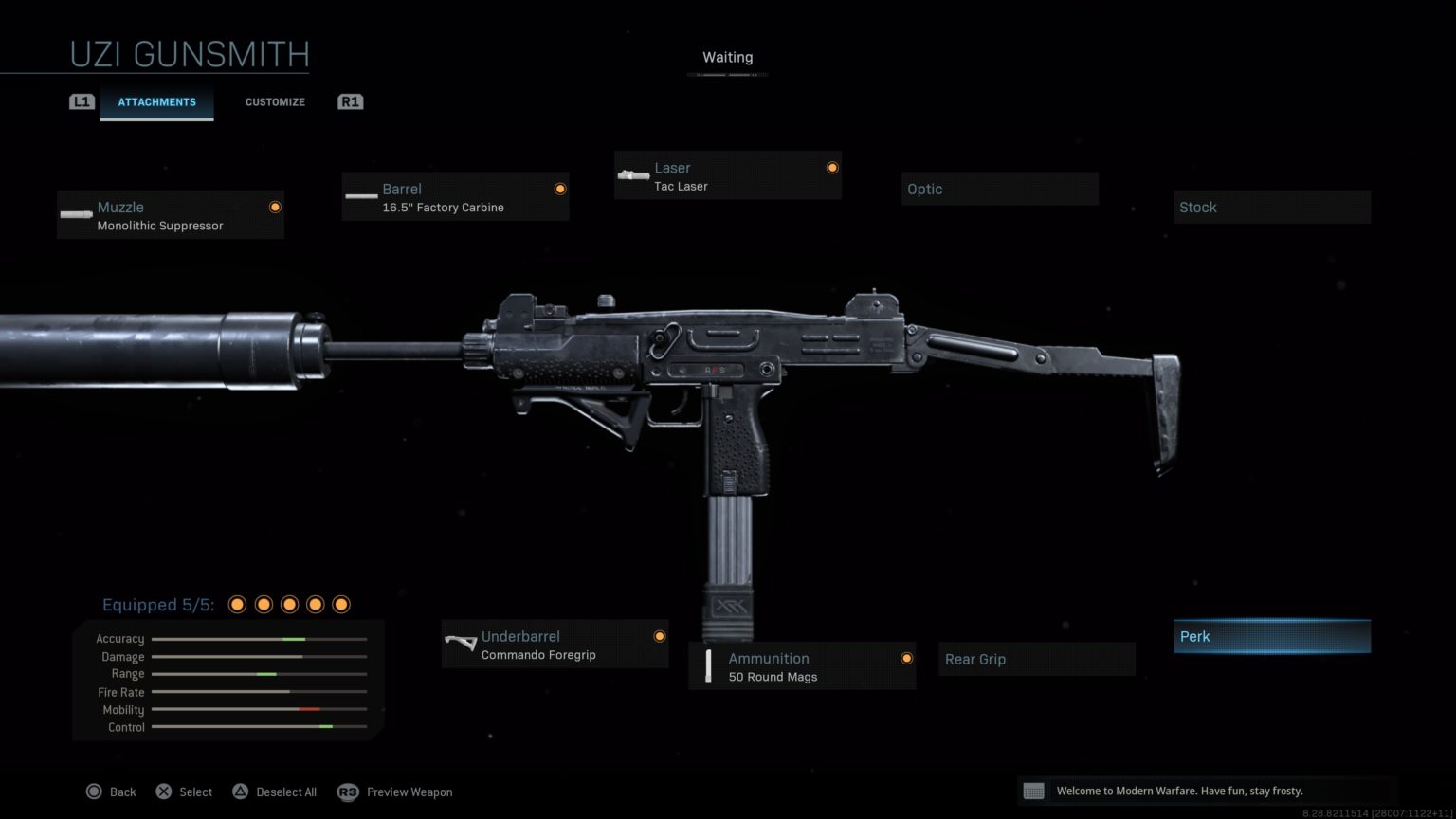Click the Mobility stat bar
The width and height of the screenshot is (1456, 819).
click(259, 709)
